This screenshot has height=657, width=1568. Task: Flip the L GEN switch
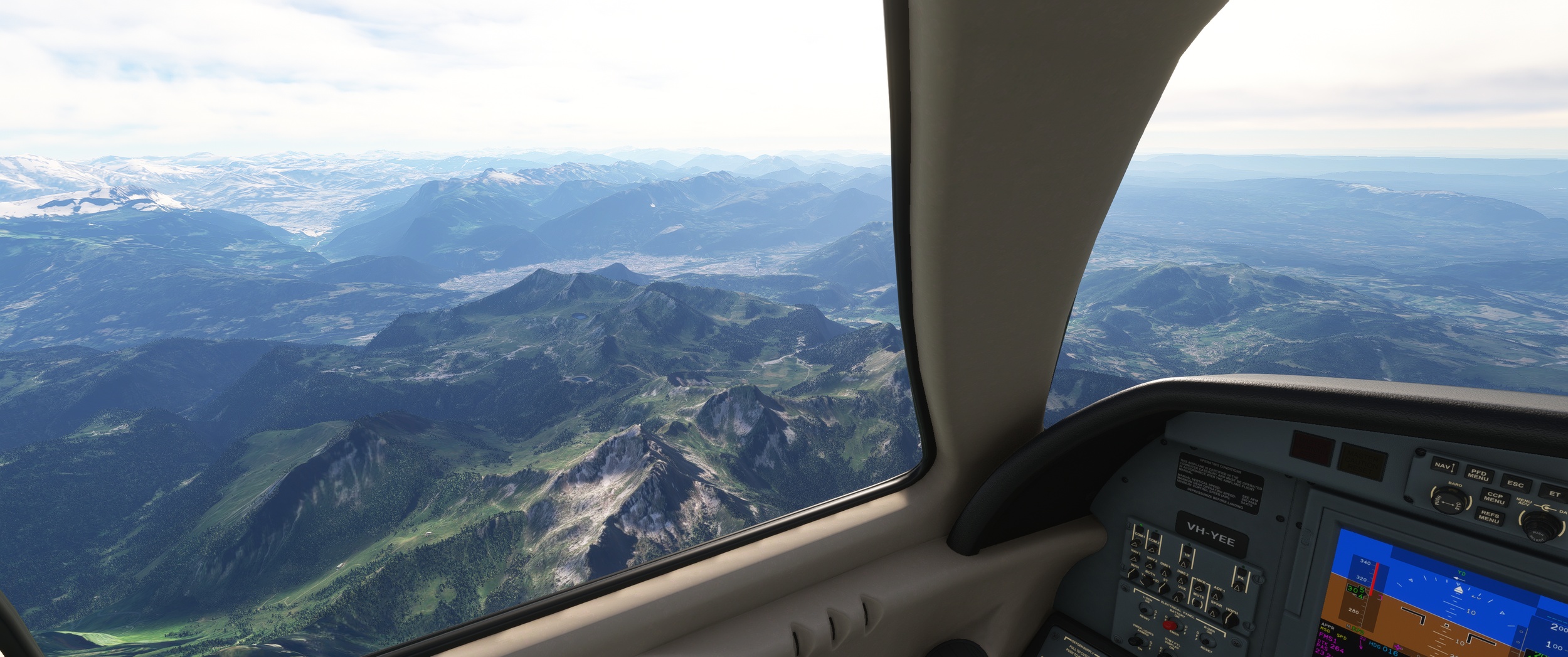click(x=1145, y=611)
